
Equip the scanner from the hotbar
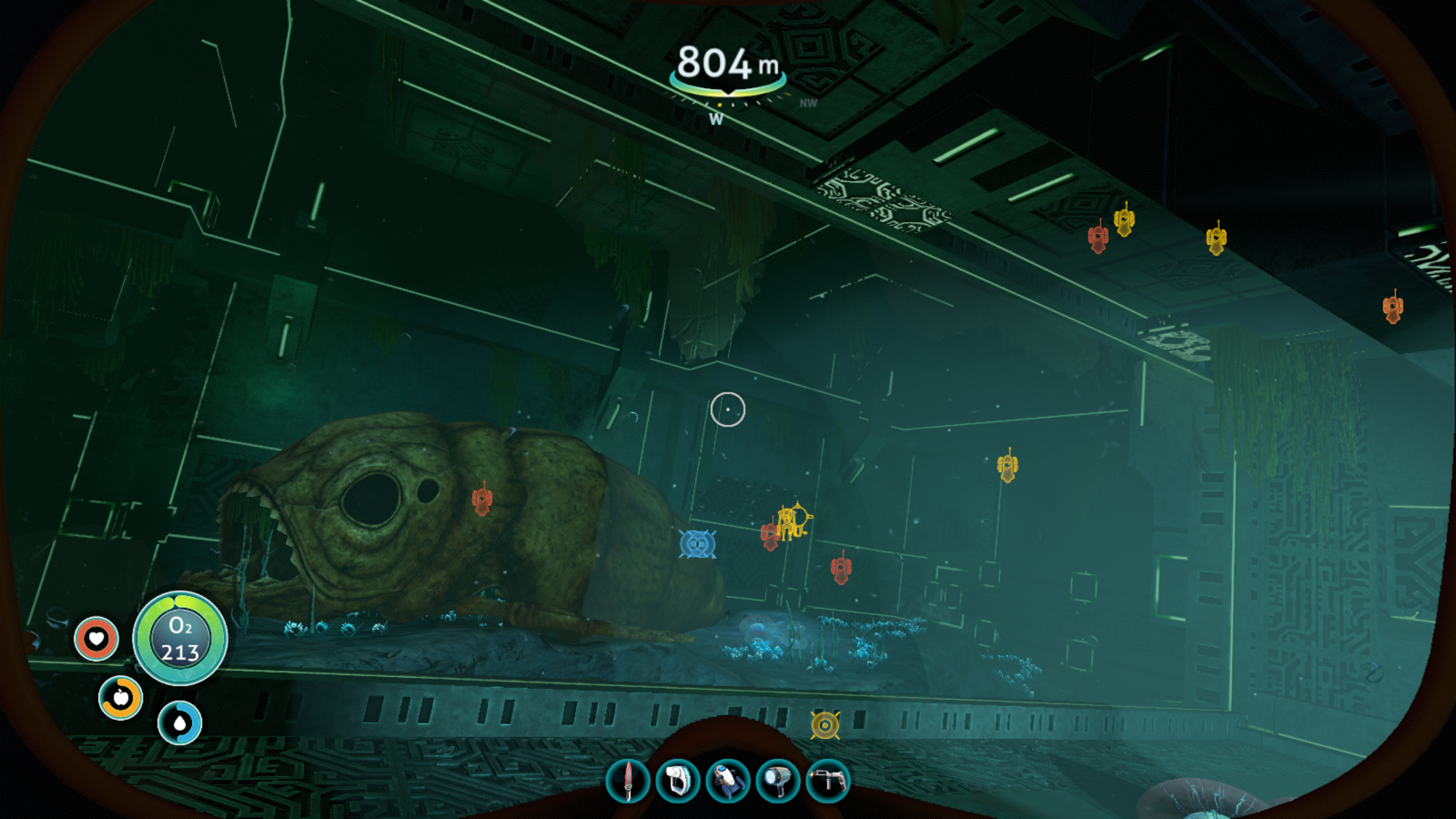[678, 781]
